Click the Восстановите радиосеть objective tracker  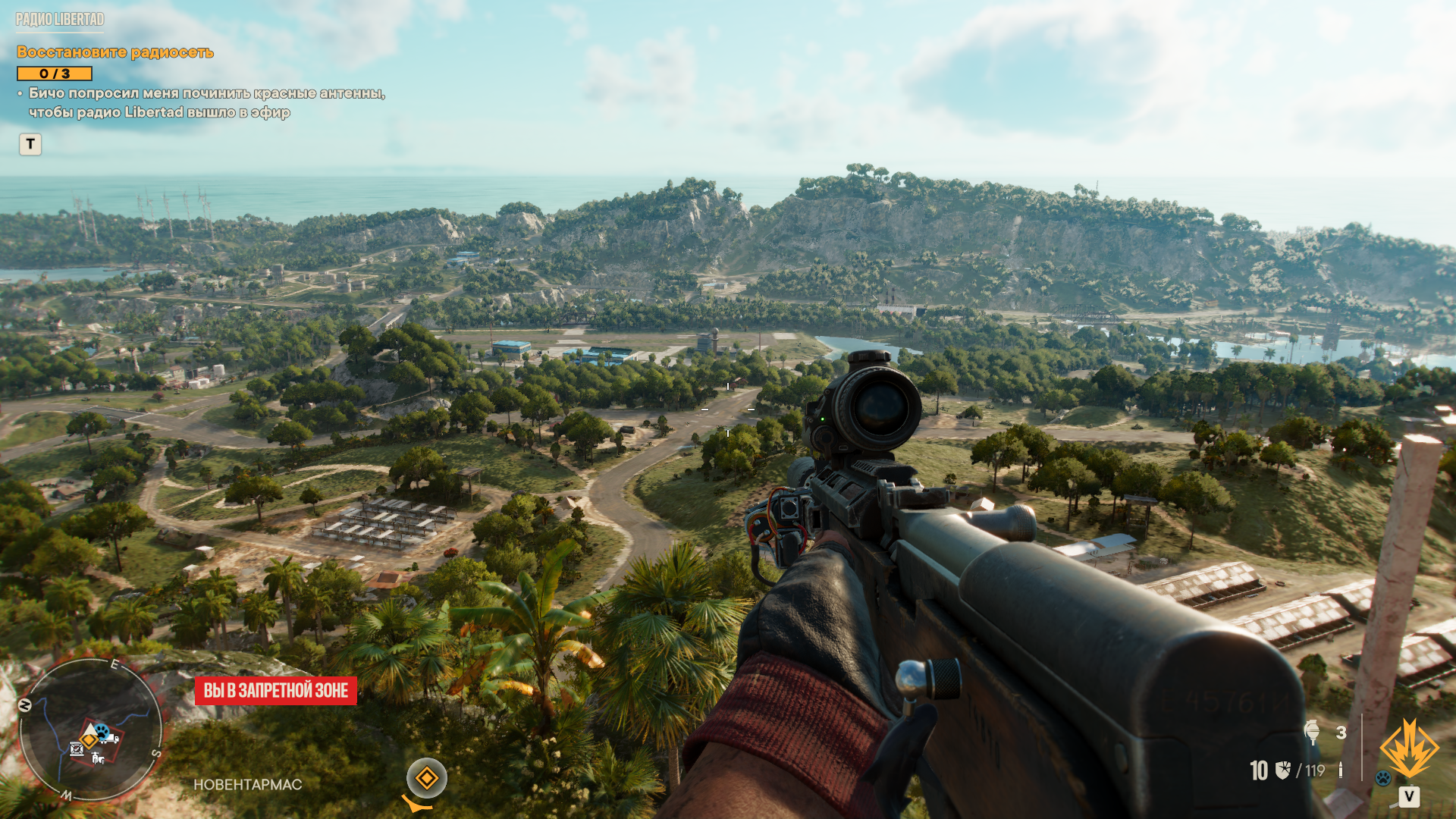click(x=115, y=52)
